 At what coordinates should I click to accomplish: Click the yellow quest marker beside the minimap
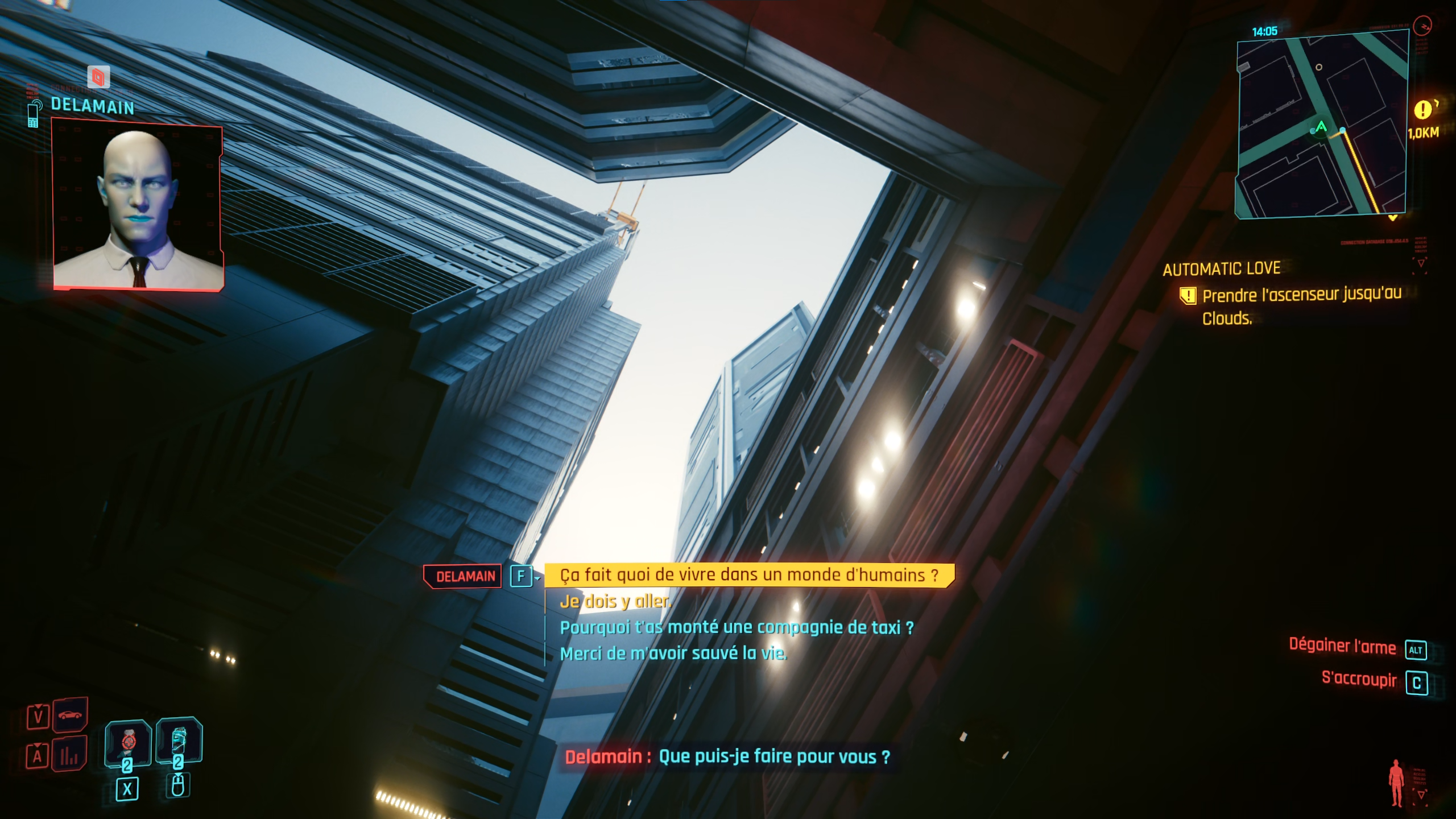(1422, 109)
